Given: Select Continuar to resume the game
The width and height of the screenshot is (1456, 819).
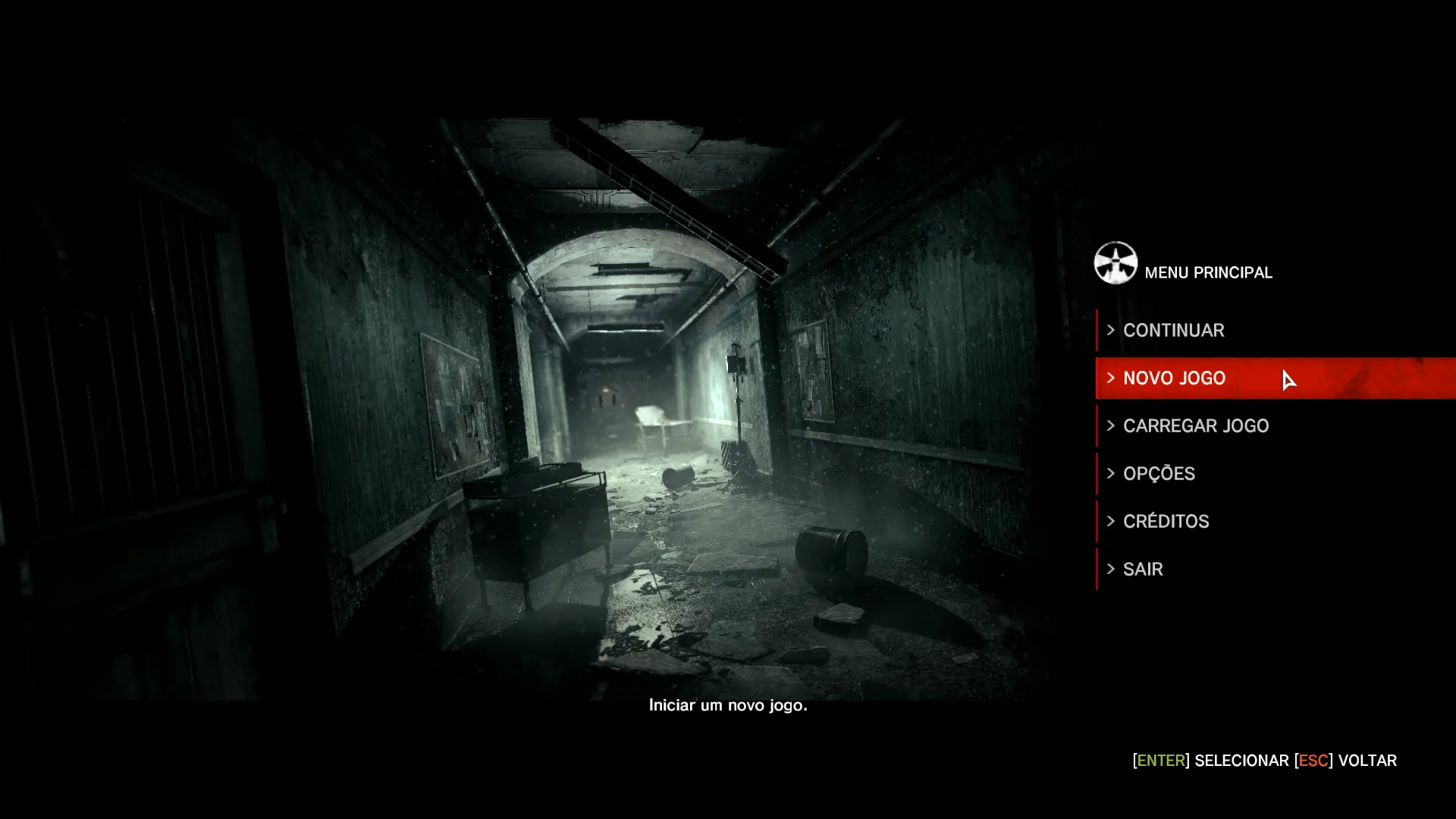Looking at the screenshot, I should click(1173, 331).
